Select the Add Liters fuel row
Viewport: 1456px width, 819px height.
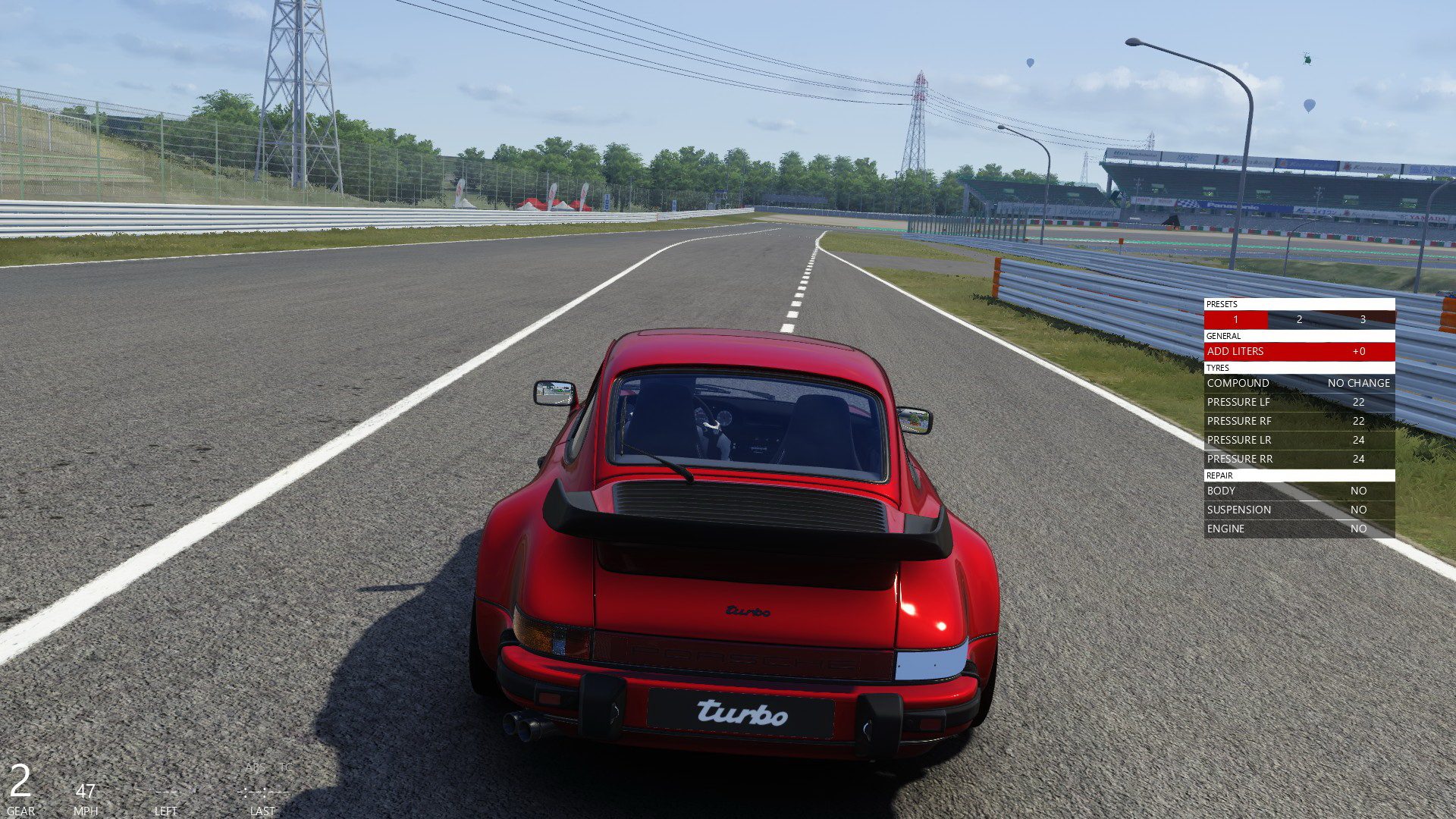(x=1299, y=351)
